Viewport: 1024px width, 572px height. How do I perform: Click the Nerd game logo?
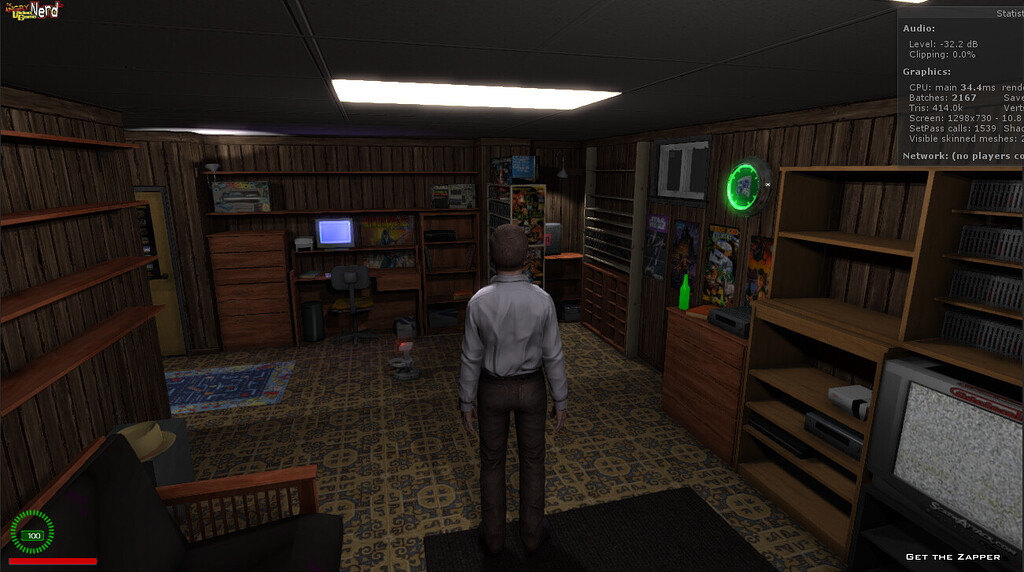tap(33, 10)
